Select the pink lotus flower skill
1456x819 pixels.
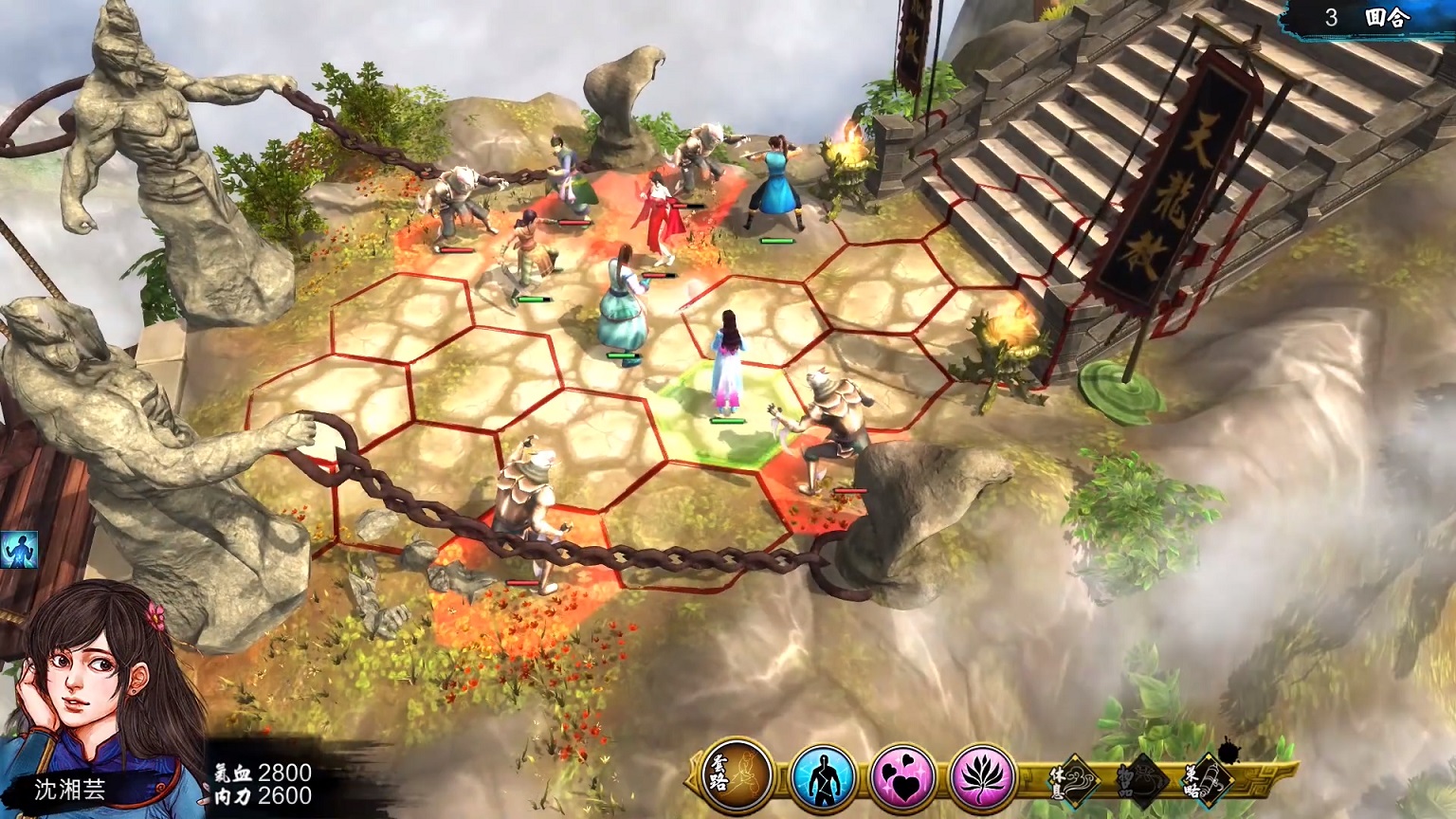pos(982,777)
